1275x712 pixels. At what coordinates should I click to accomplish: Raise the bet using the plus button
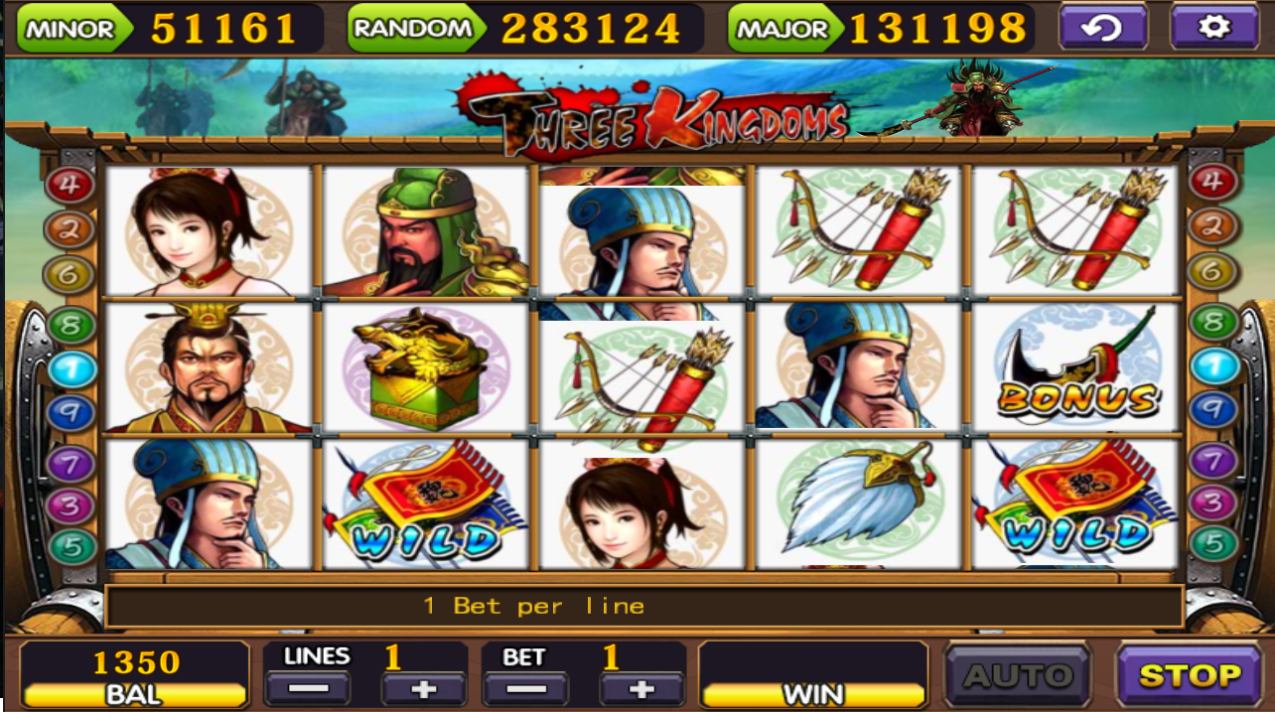coord(641,689)
